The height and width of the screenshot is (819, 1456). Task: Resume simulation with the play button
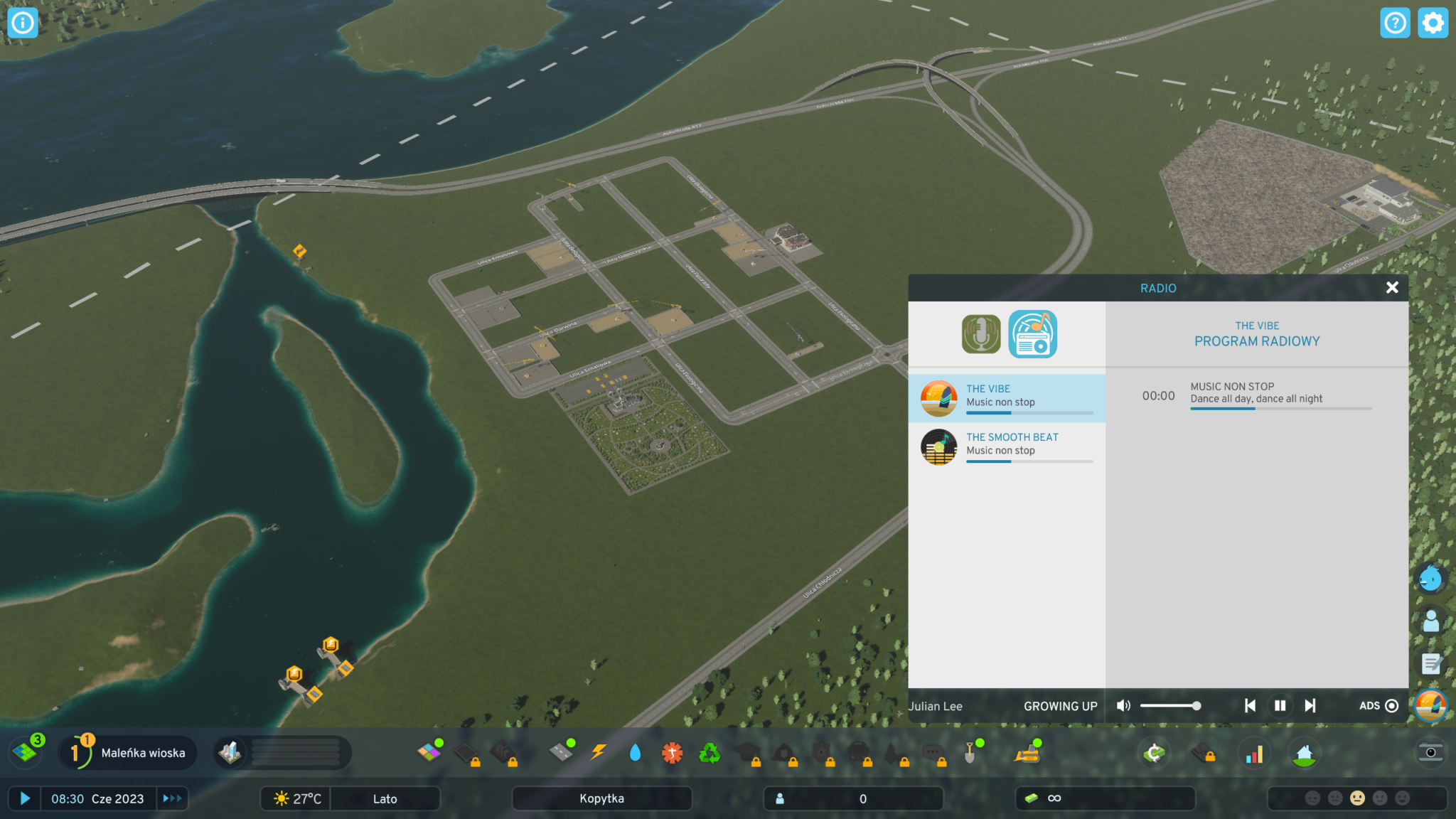pyautogui.click(x=25, y=798)
